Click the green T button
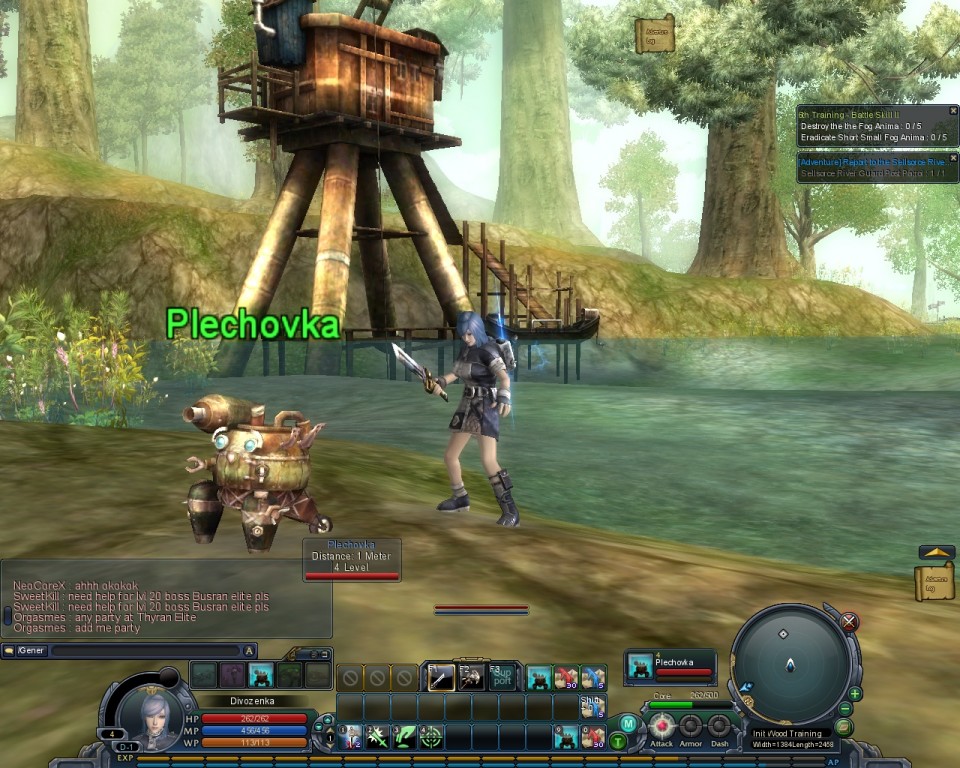 pos(618,741)
